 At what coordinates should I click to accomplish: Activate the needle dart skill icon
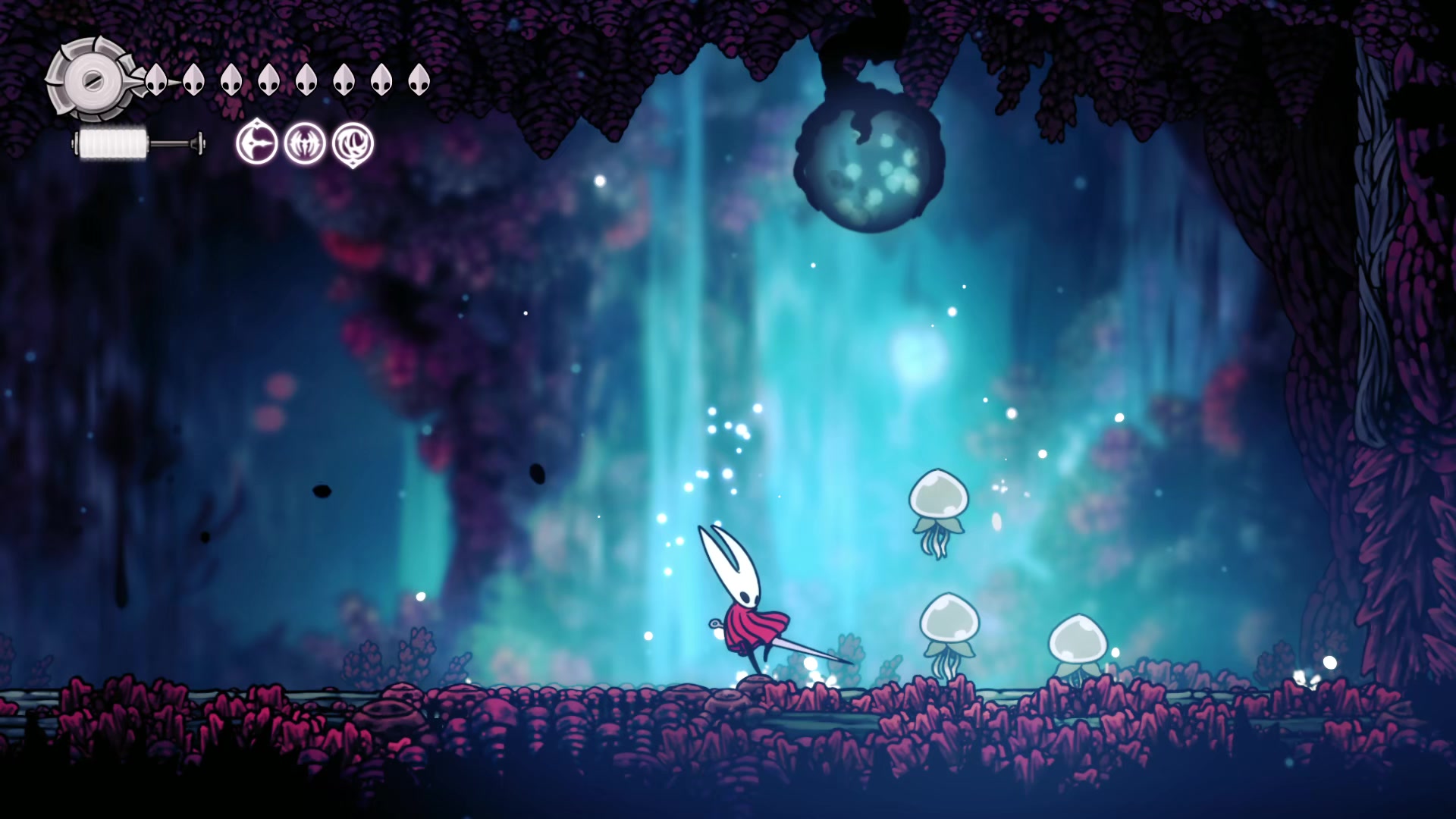(256, 143)
